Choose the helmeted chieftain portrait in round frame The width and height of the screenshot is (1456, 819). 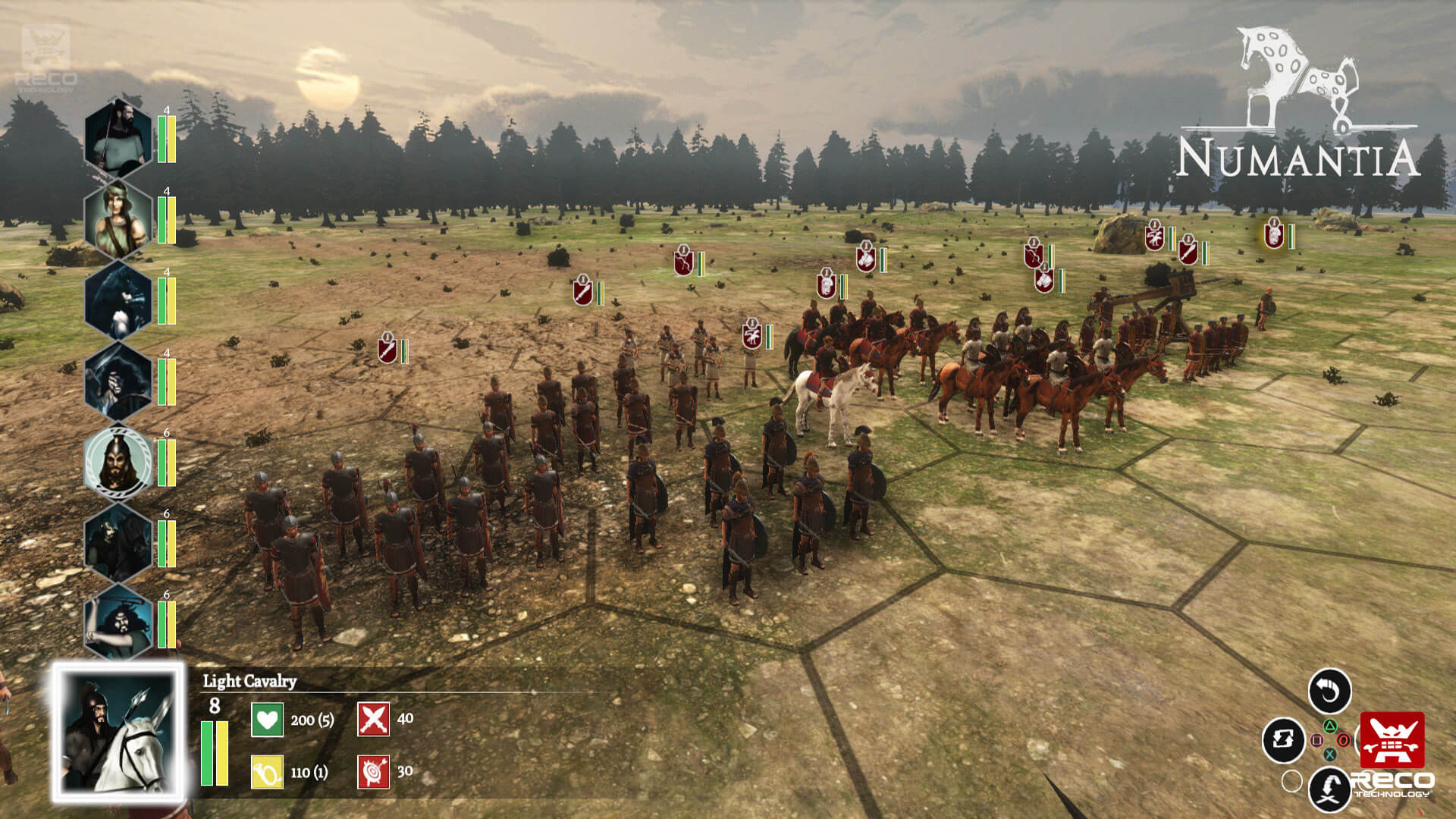pos(118,461)
